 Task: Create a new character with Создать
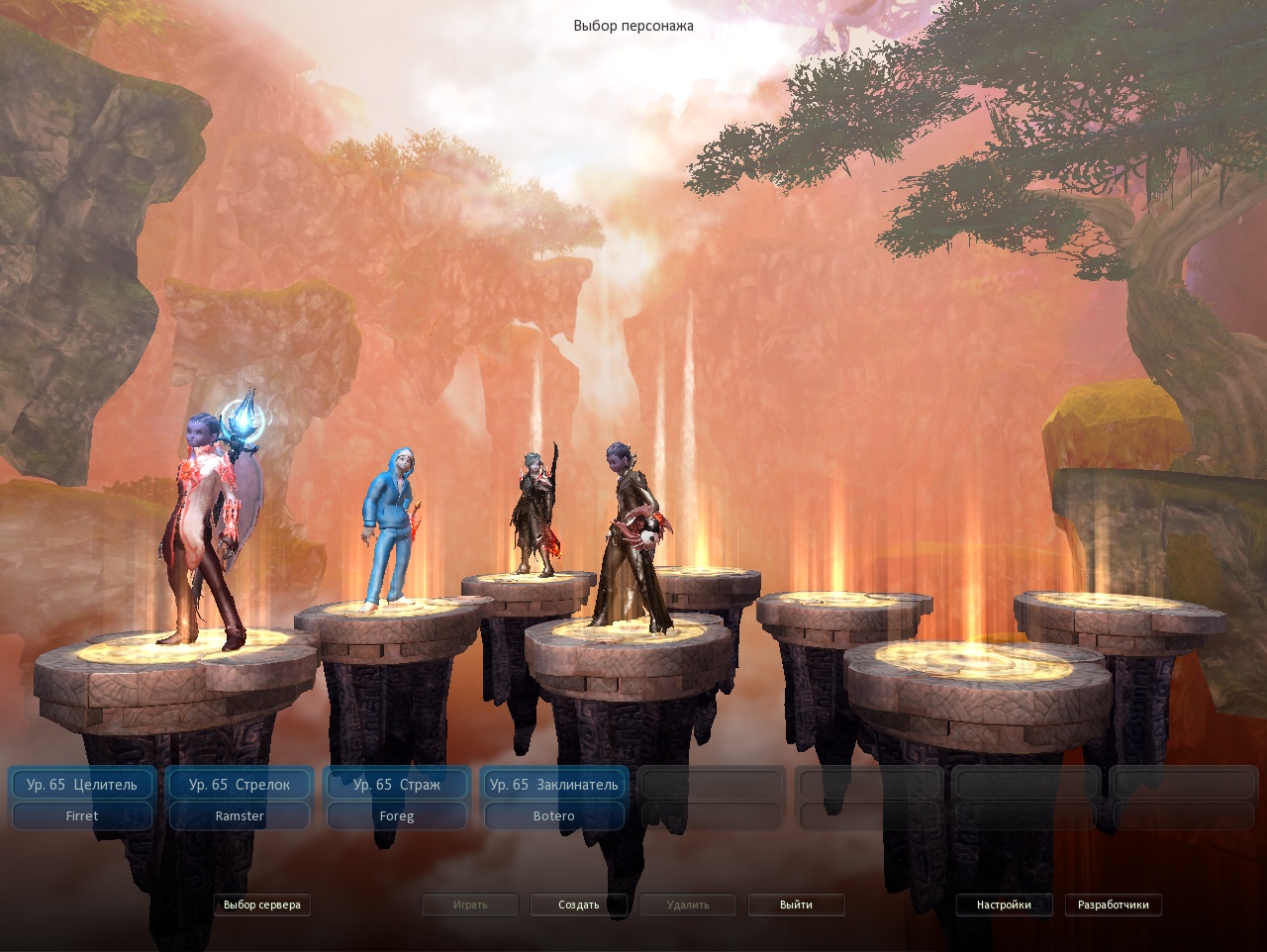pos(579,904)
